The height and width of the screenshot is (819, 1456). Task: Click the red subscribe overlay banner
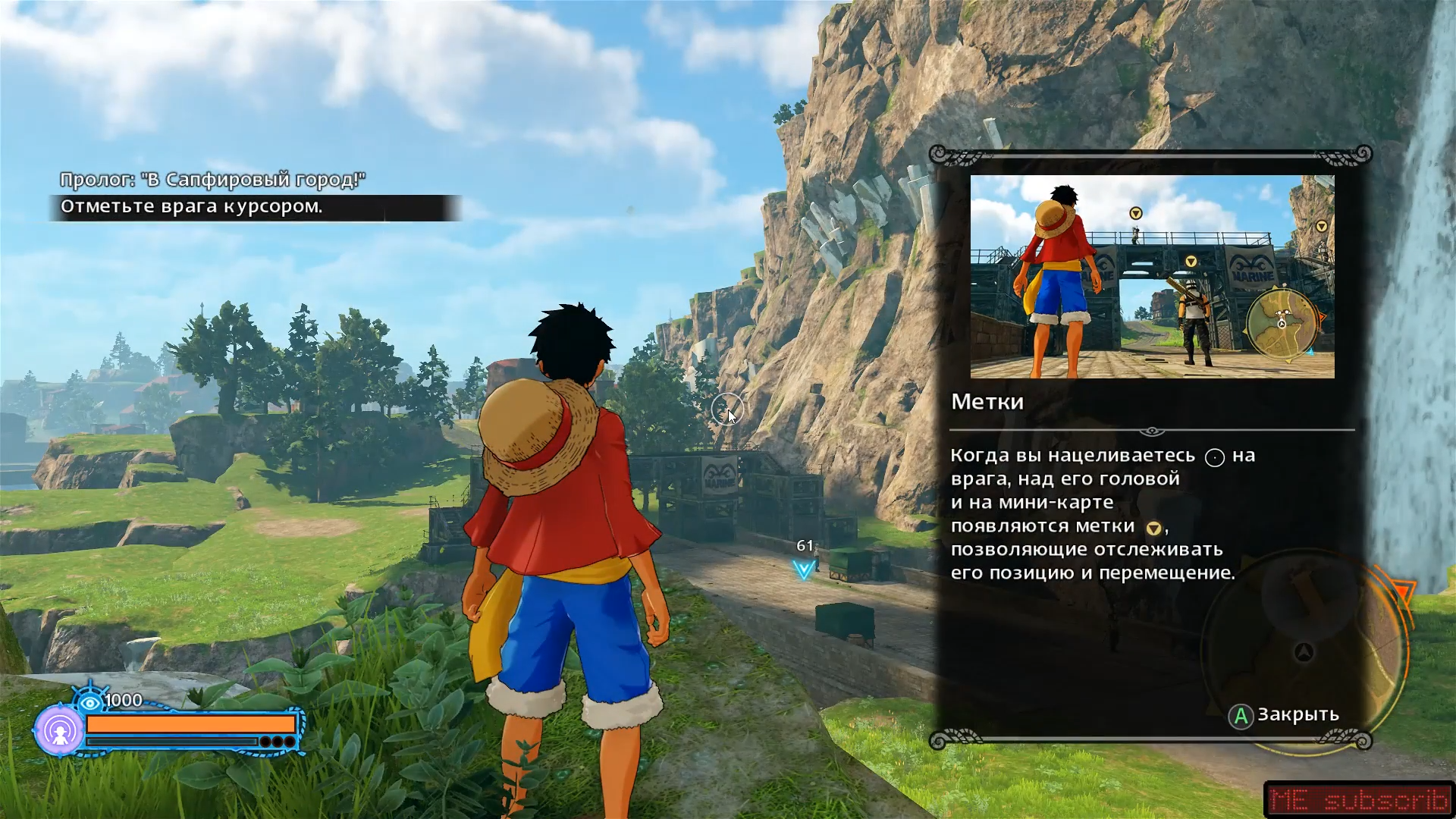coord(1357,799)
